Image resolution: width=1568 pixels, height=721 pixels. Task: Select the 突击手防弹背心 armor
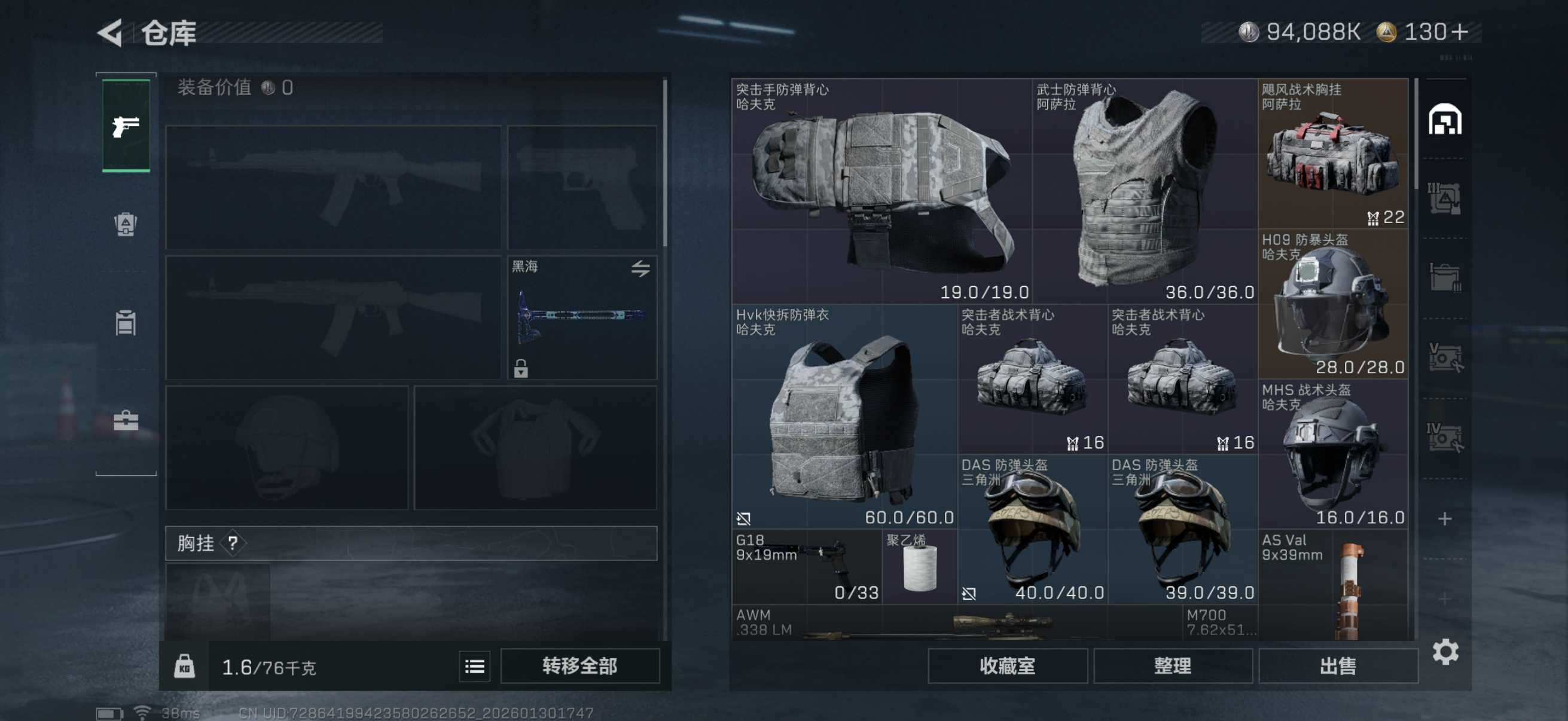[881, 191]
